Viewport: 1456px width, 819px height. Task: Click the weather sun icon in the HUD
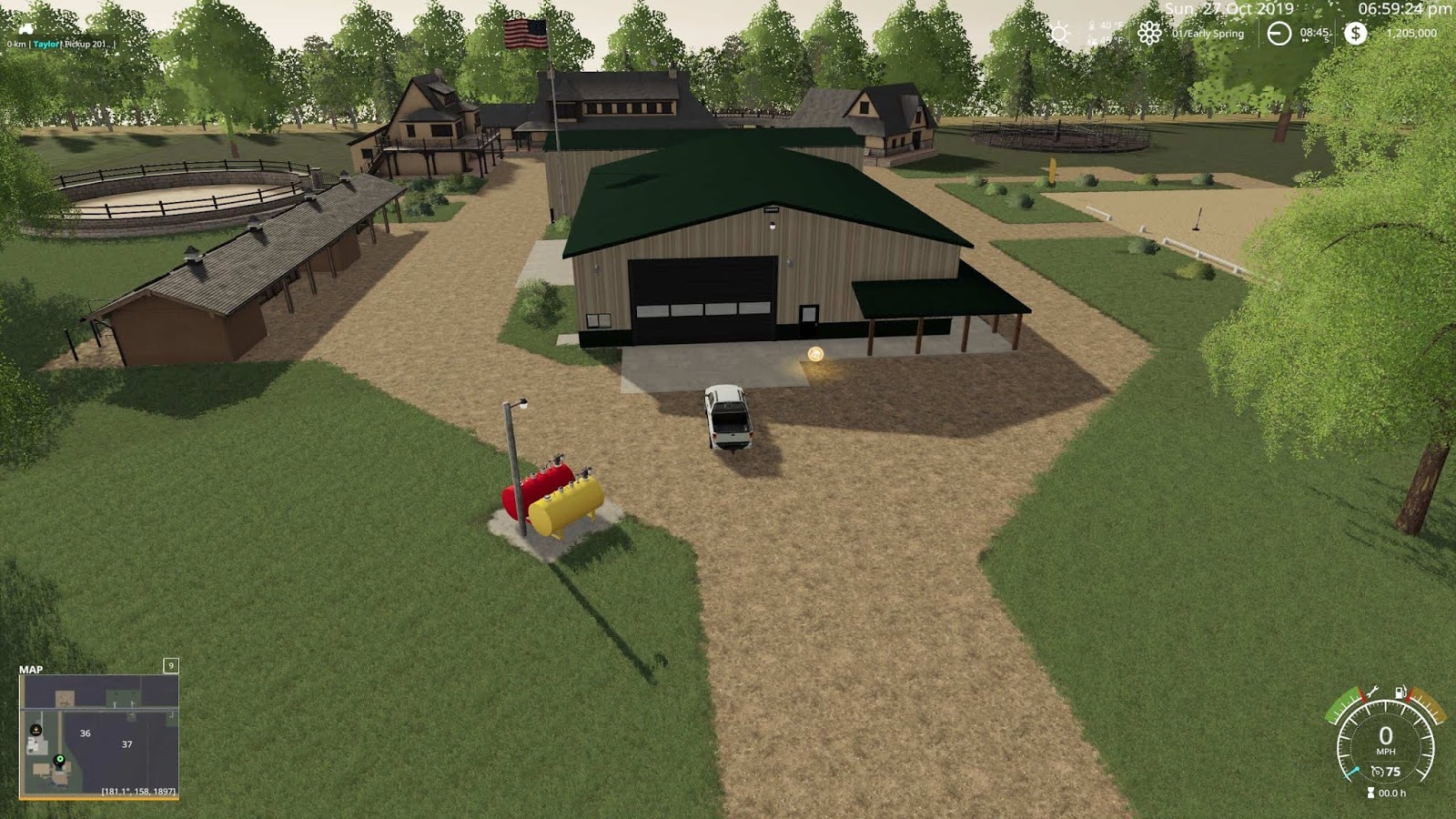click(1060, 33)
